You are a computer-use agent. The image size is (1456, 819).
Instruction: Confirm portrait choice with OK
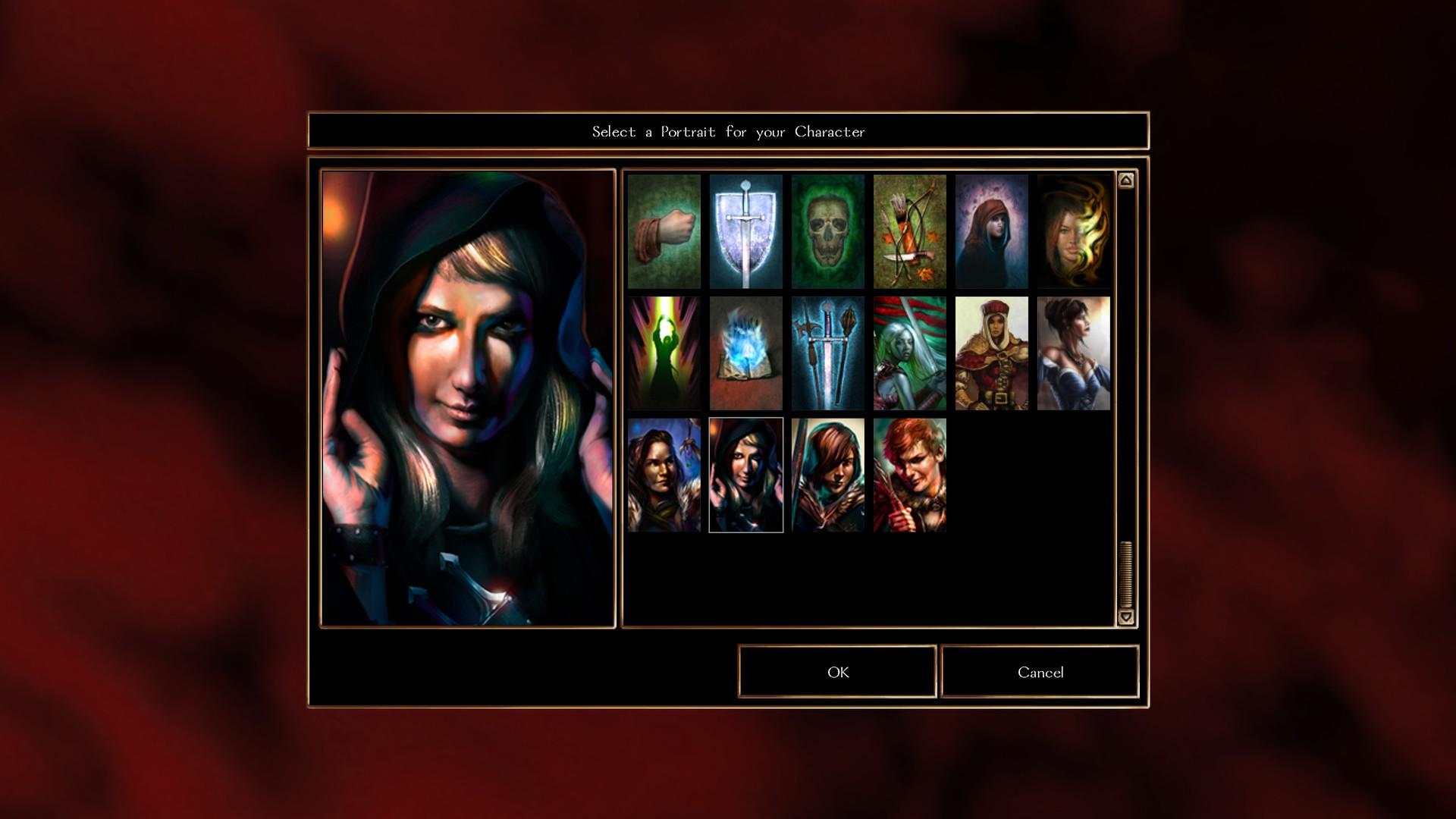point(836,672)
